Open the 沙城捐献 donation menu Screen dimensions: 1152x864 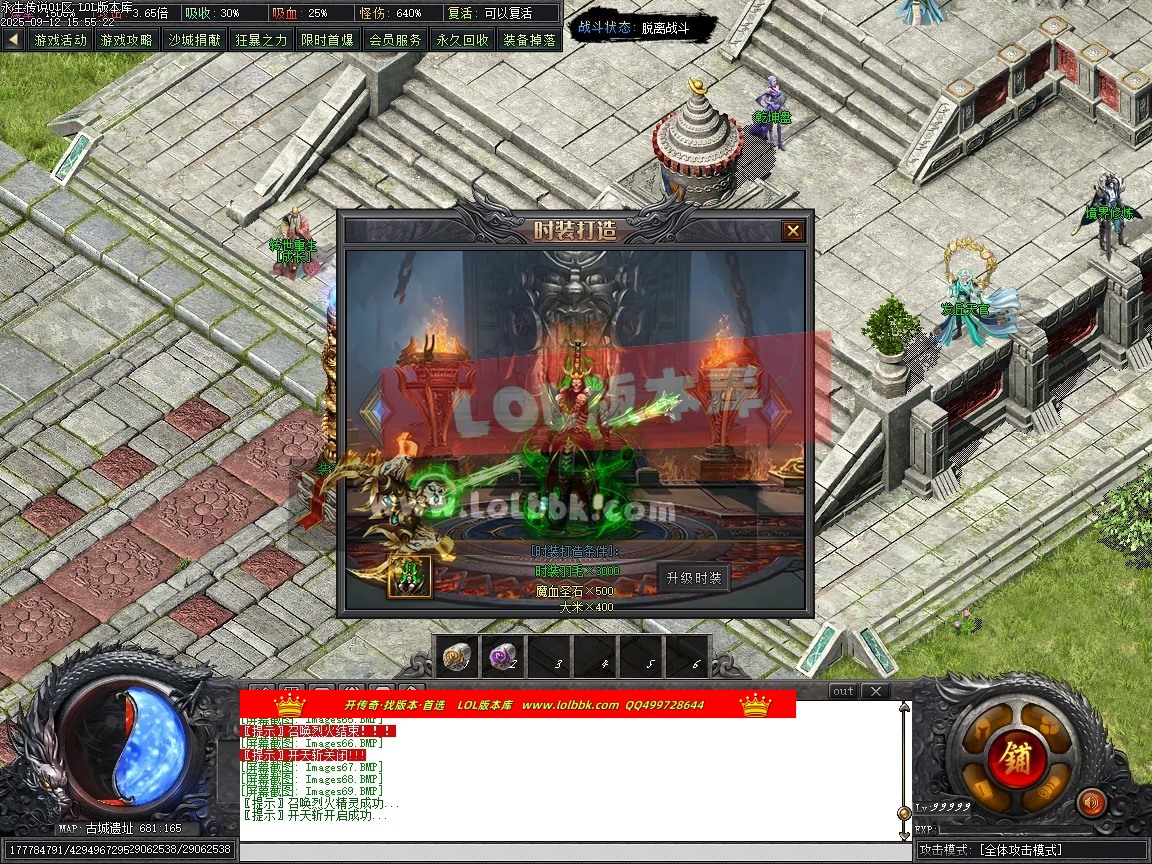pyautogui.click(x=194, y=40)
